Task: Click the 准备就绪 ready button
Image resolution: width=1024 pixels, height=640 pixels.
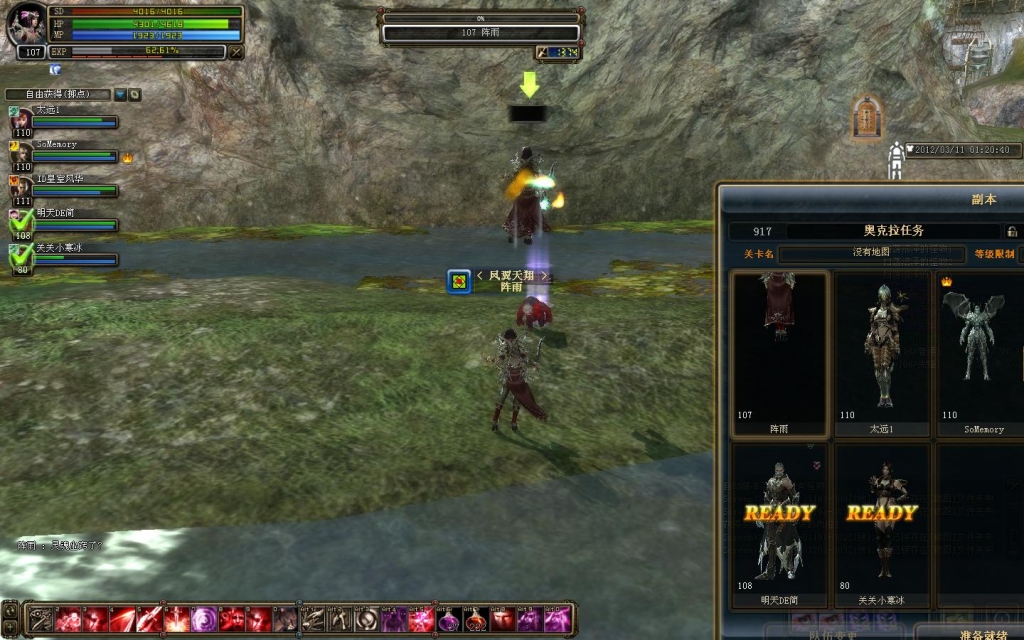Action: point(967,632)
